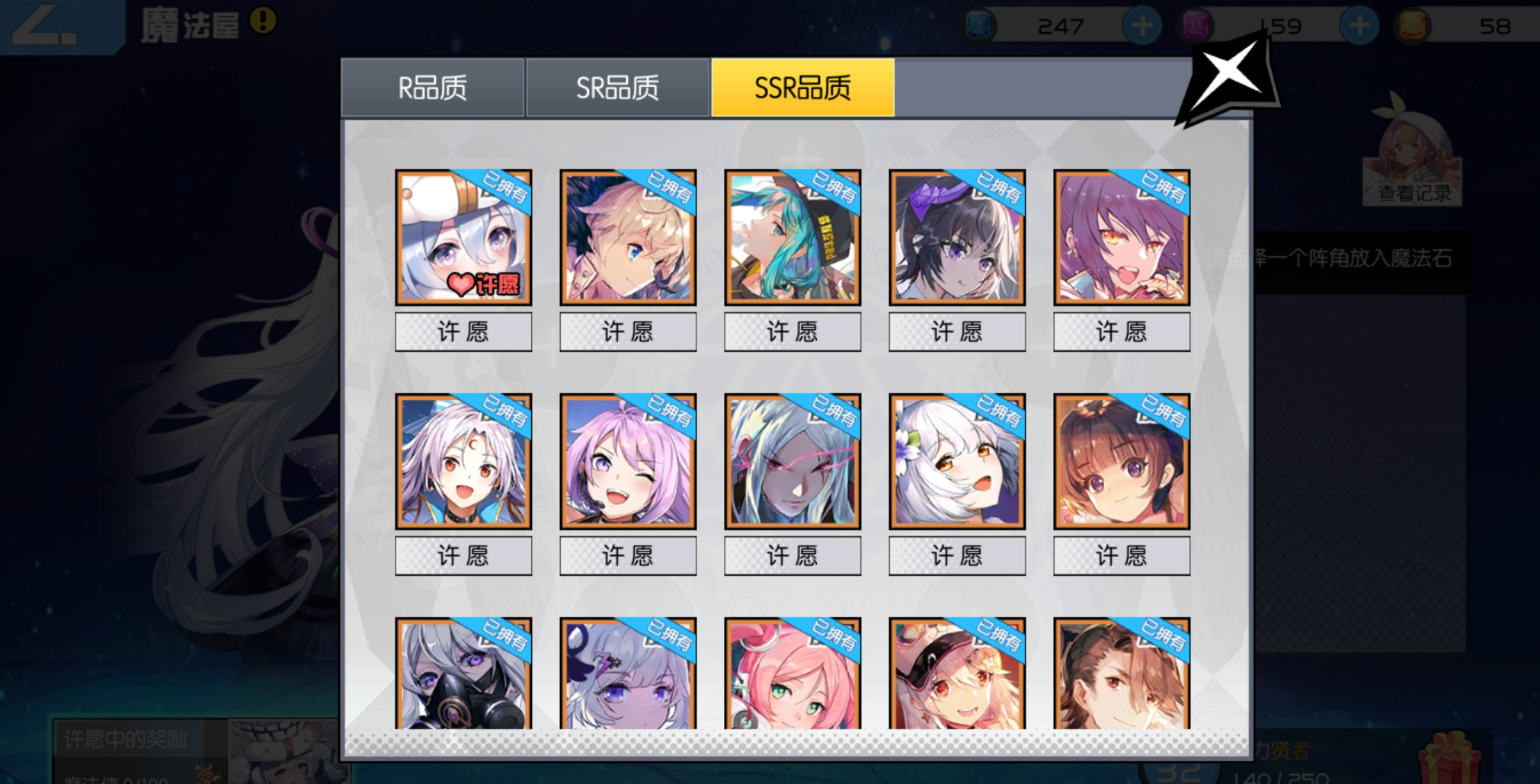Click the exclamation notice beside 魔法屋 title
The image size is (1540, 784).
point(262,21)
